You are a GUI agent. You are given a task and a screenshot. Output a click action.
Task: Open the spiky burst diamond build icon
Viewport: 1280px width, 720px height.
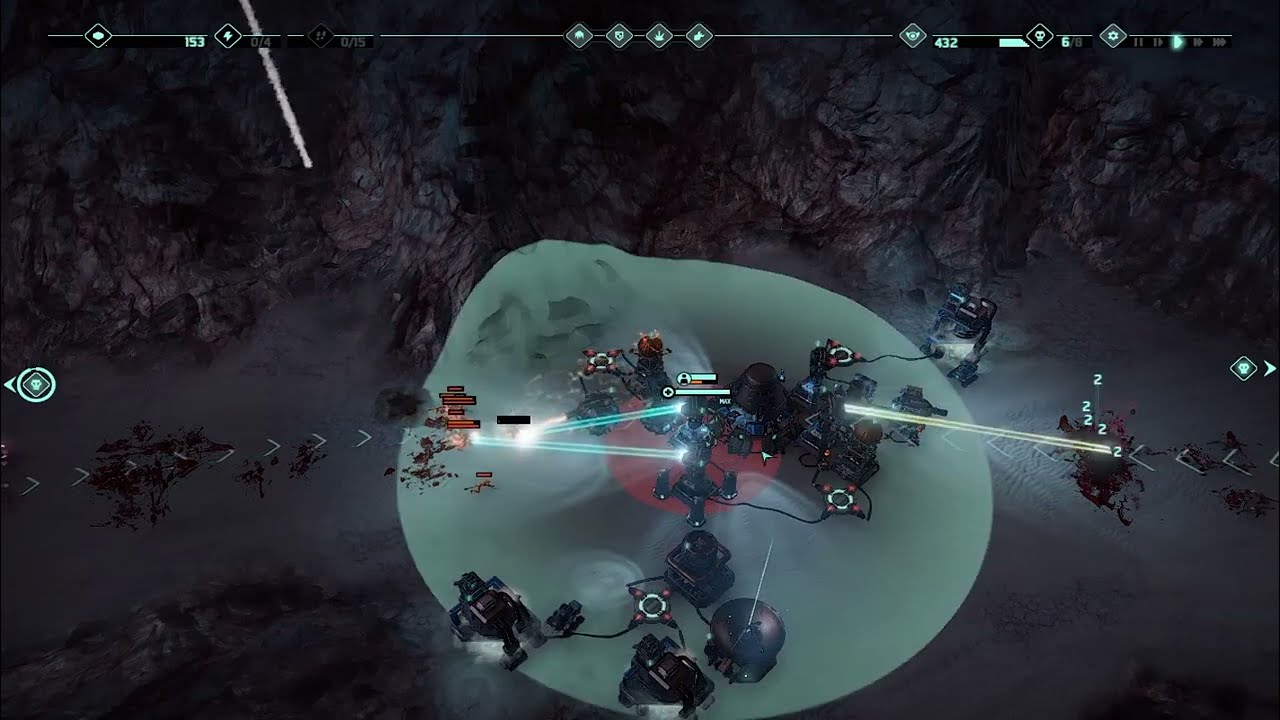pos(660,37)
